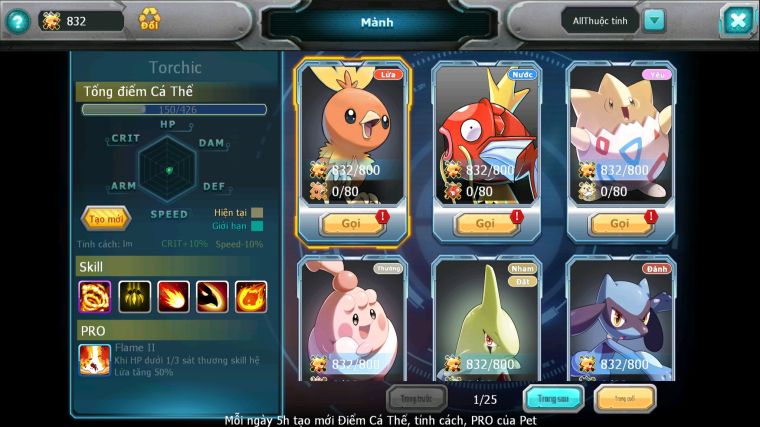Viewport: 760px width, 427px height.
Task: Click the Tạo mới button
Action: (105, 218)
